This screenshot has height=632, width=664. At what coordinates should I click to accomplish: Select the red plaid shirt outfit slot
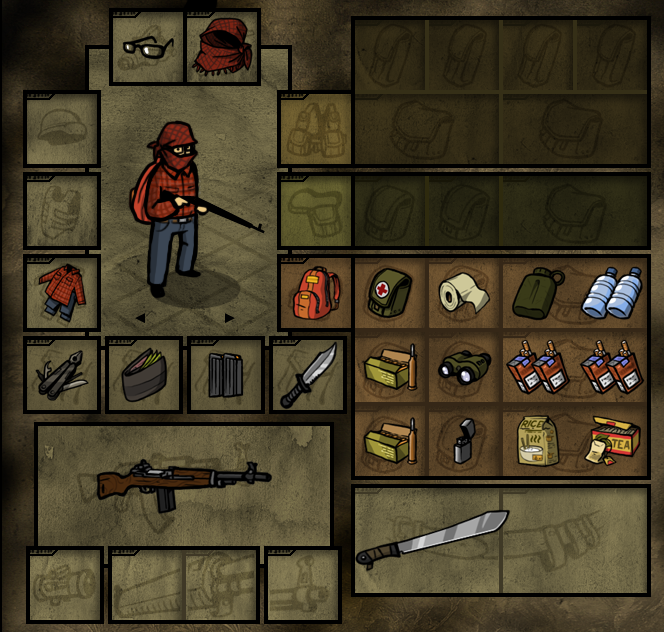(x=62, y=293)
